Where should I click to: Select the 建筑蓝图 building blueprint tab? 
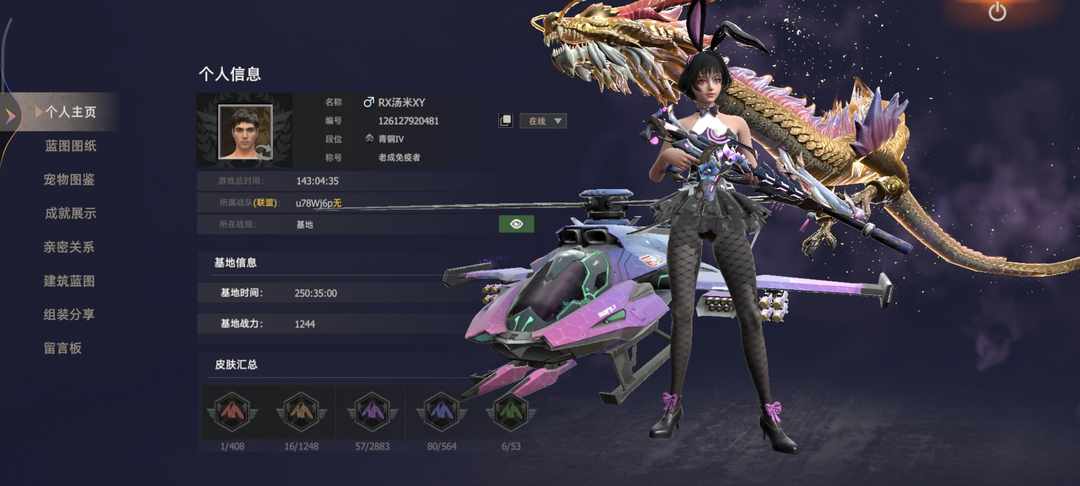[x=70, y=281]
